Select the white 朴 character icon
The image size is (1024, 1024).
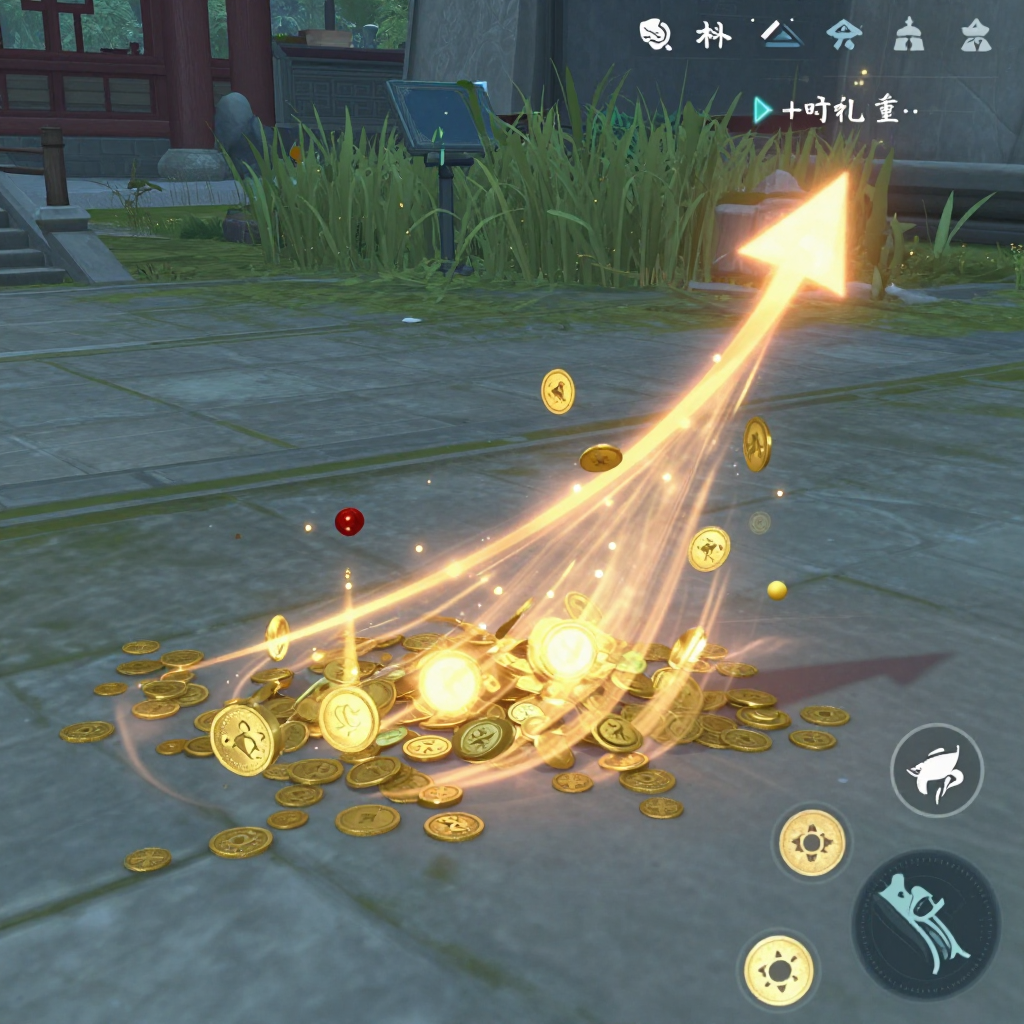pyautogui.click(x=713, y=35)
